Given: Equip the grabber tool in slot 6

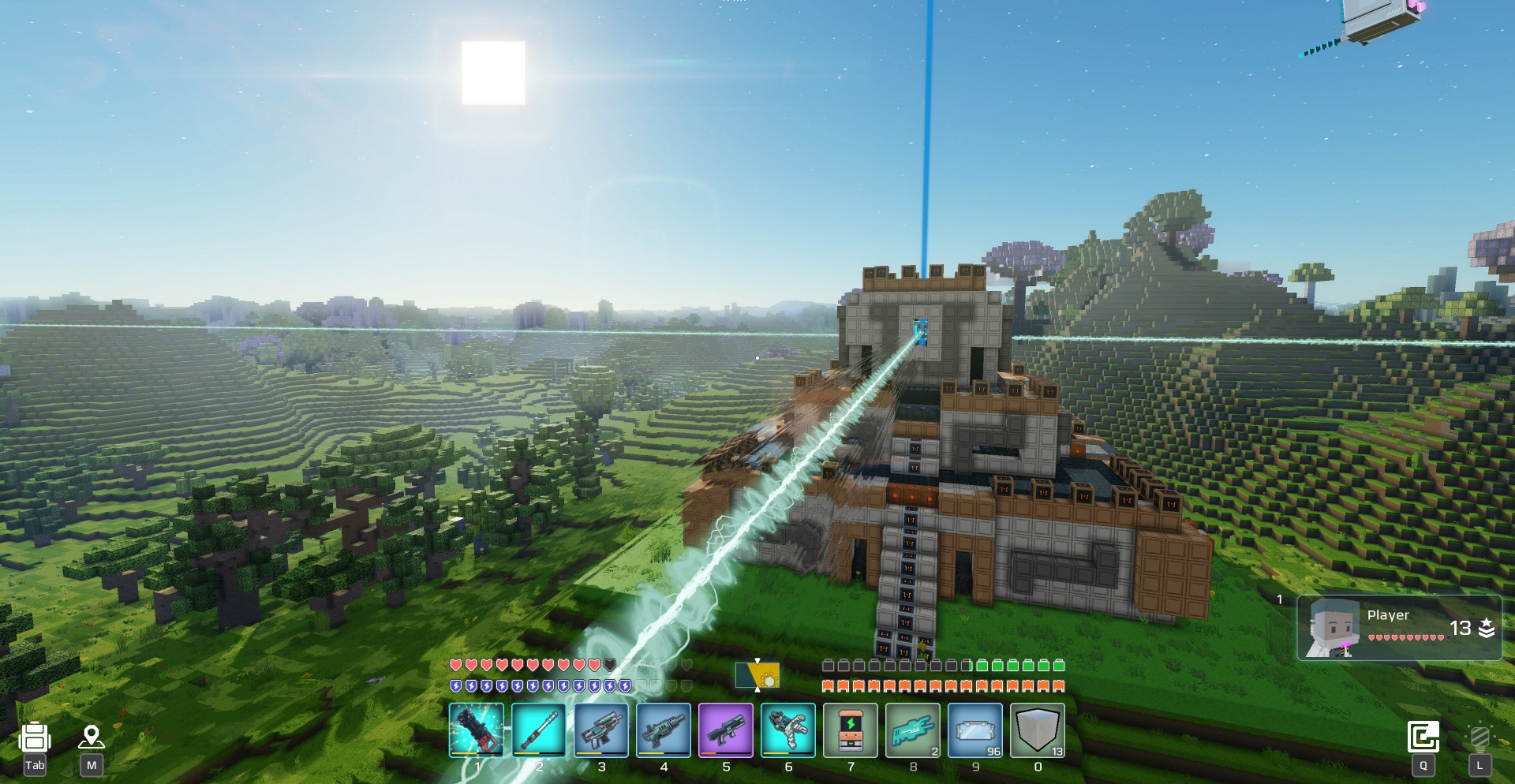Looking at the screenshot, I should (788, 730).
